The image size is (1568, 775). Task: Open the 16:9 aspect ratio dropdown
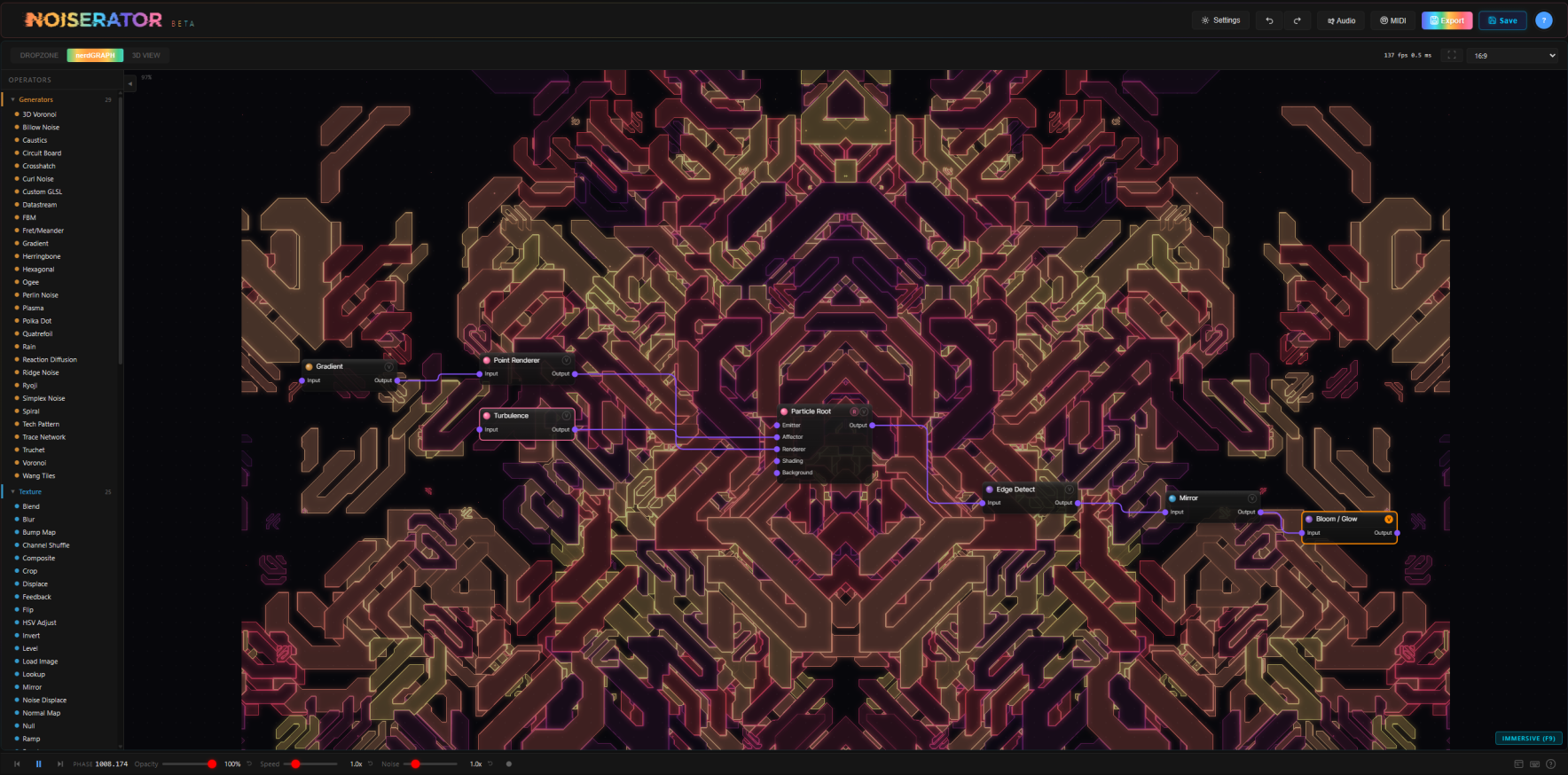[1513, 55]
